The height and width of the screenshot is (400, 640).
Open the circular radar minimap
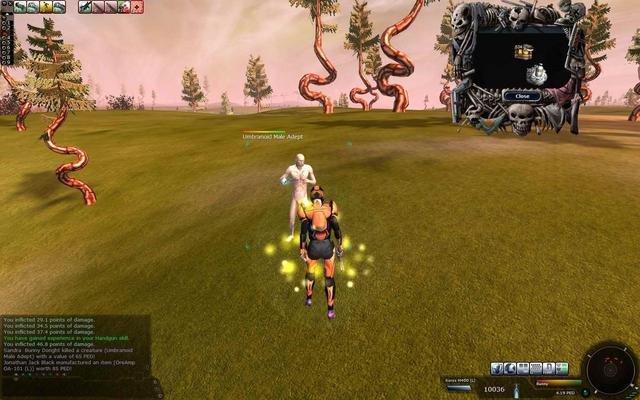click(x=609, y=369)
